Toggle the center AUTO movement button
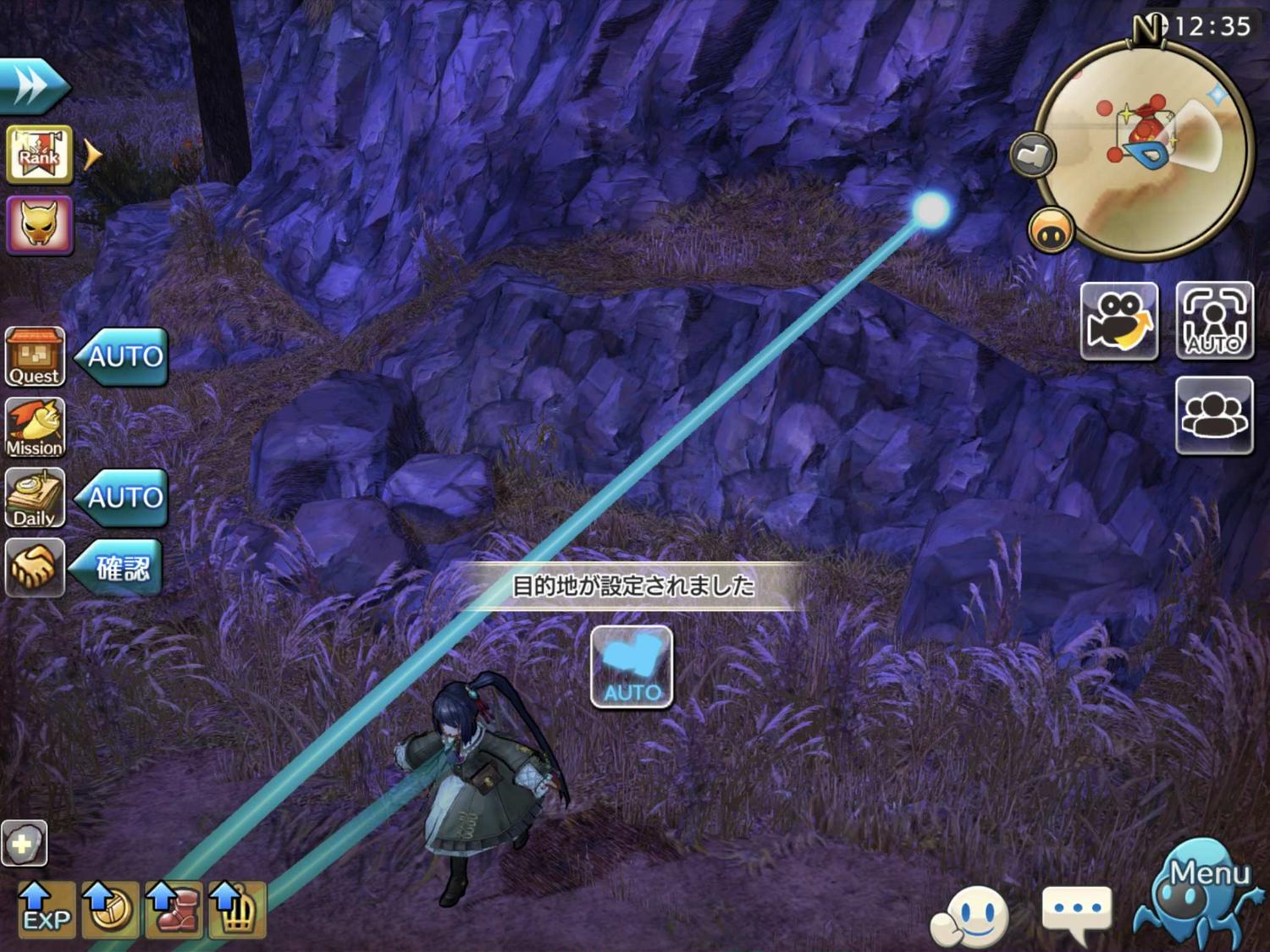Viewport: 1270px width, 952px height. pos(632,667)
